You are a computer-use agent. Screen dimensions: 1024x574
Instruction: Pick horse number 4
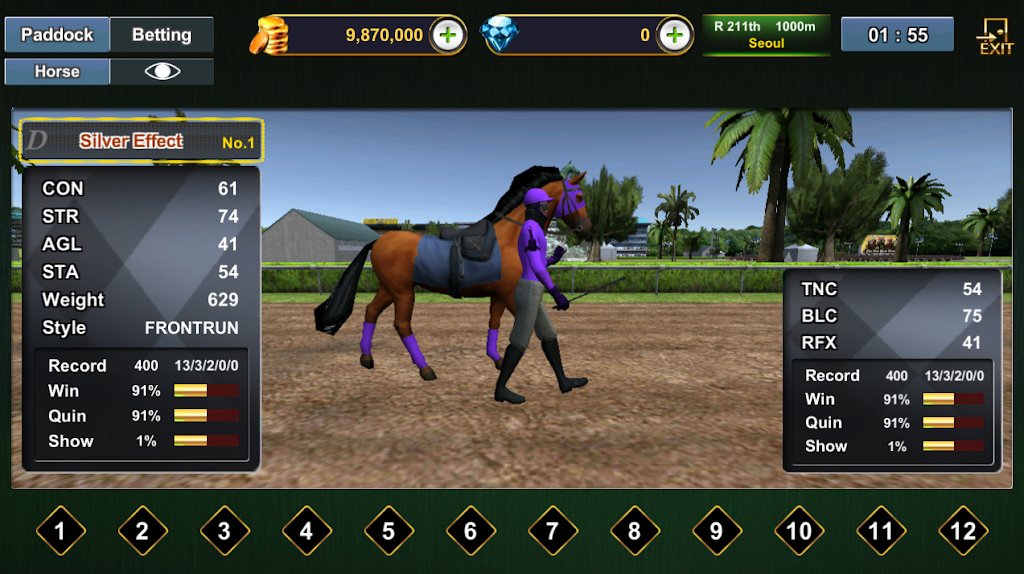pos(306,531)
